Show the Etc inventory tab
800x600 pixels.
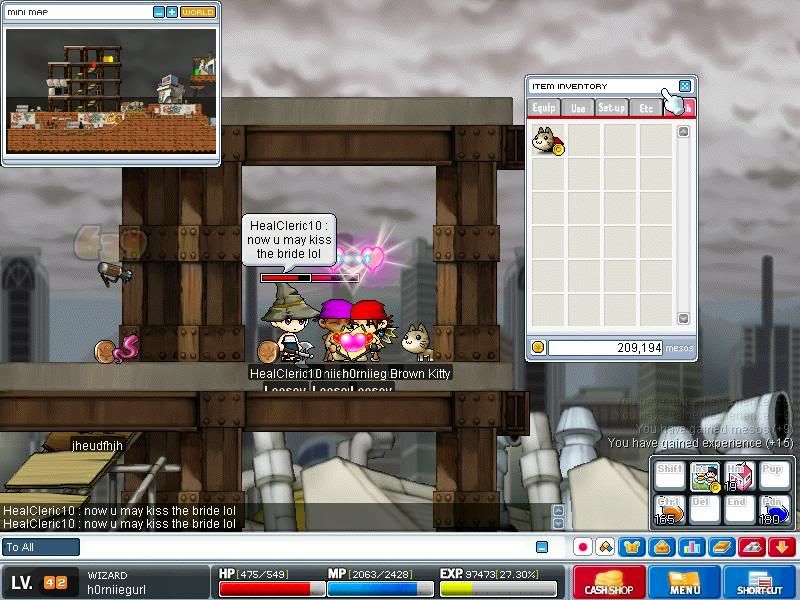tap(645, 108)
